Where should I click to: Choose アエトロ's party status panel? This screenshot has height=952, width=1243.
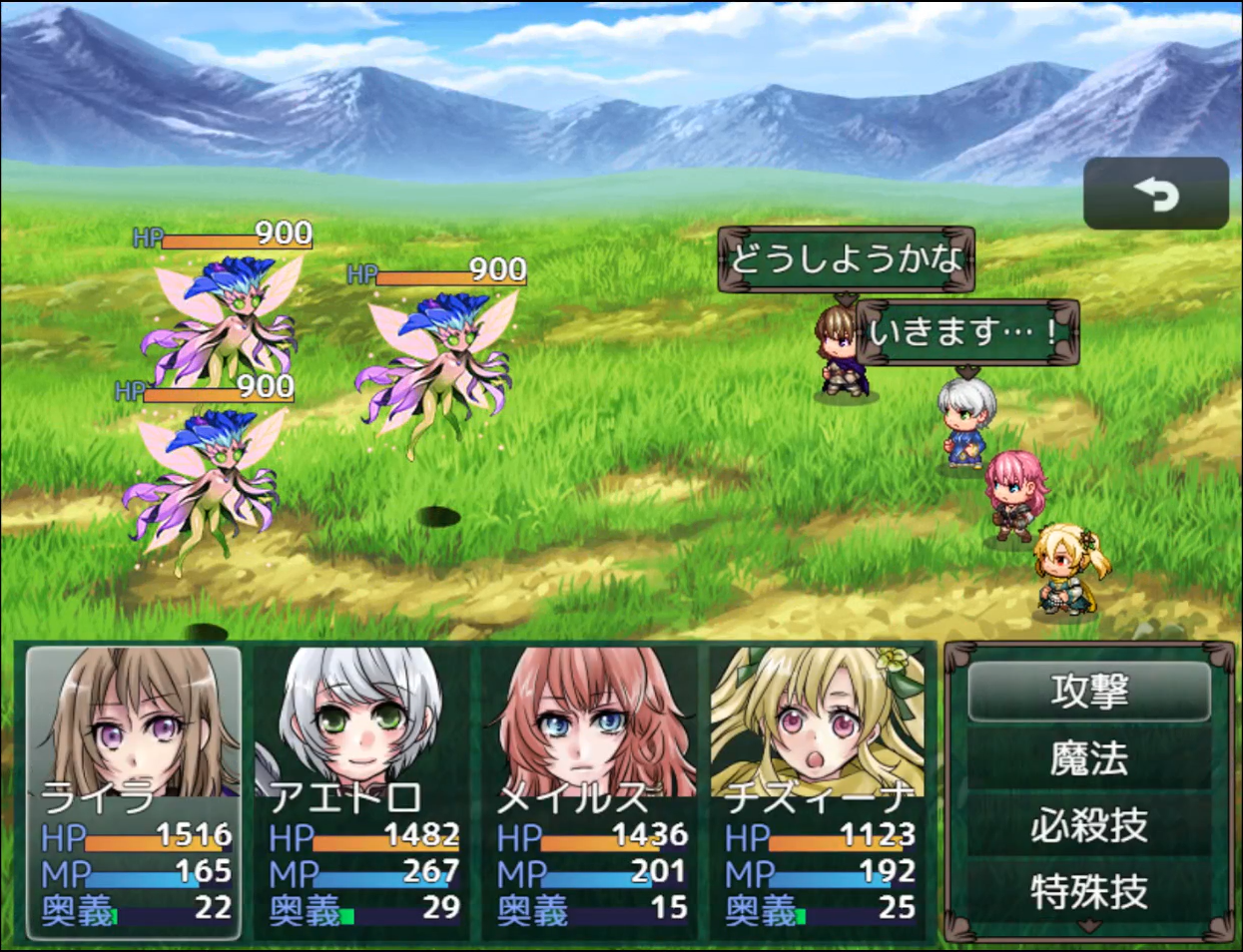click(x=362, y=792)
